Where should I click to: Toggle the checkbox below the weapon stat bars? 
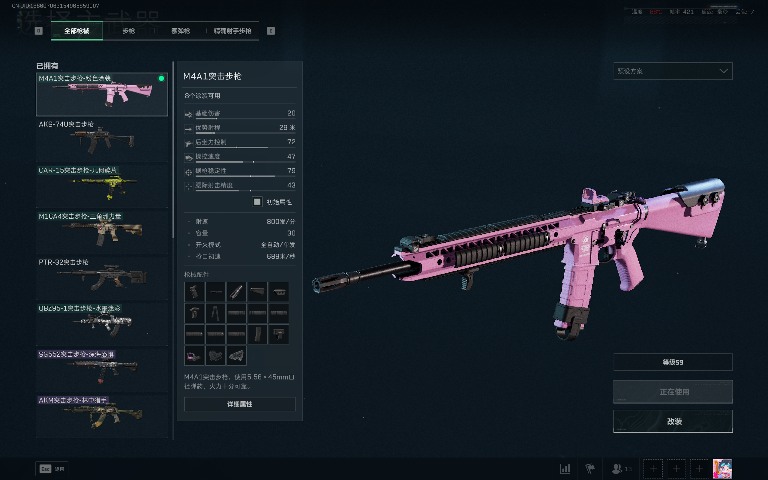258,202
